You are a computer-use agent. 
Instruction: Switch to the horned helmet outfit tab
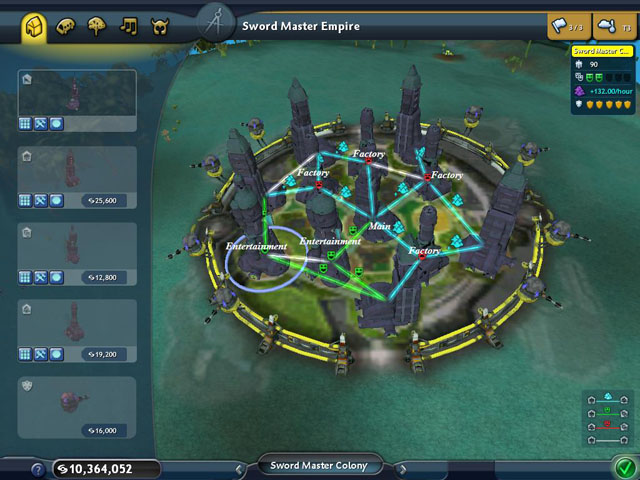point(159,27)
